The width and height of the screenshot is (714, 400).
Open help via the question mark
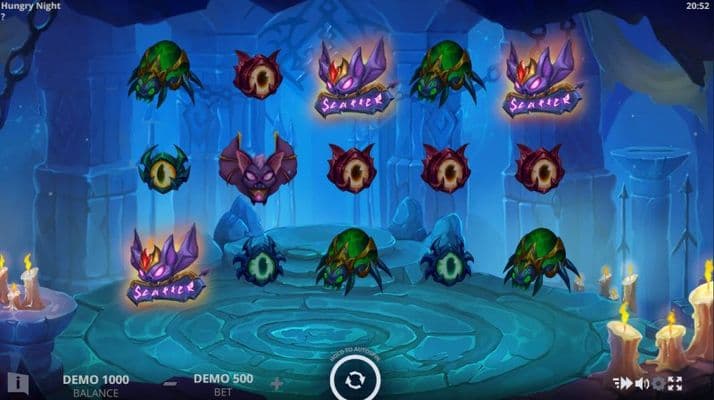point(4,17)
